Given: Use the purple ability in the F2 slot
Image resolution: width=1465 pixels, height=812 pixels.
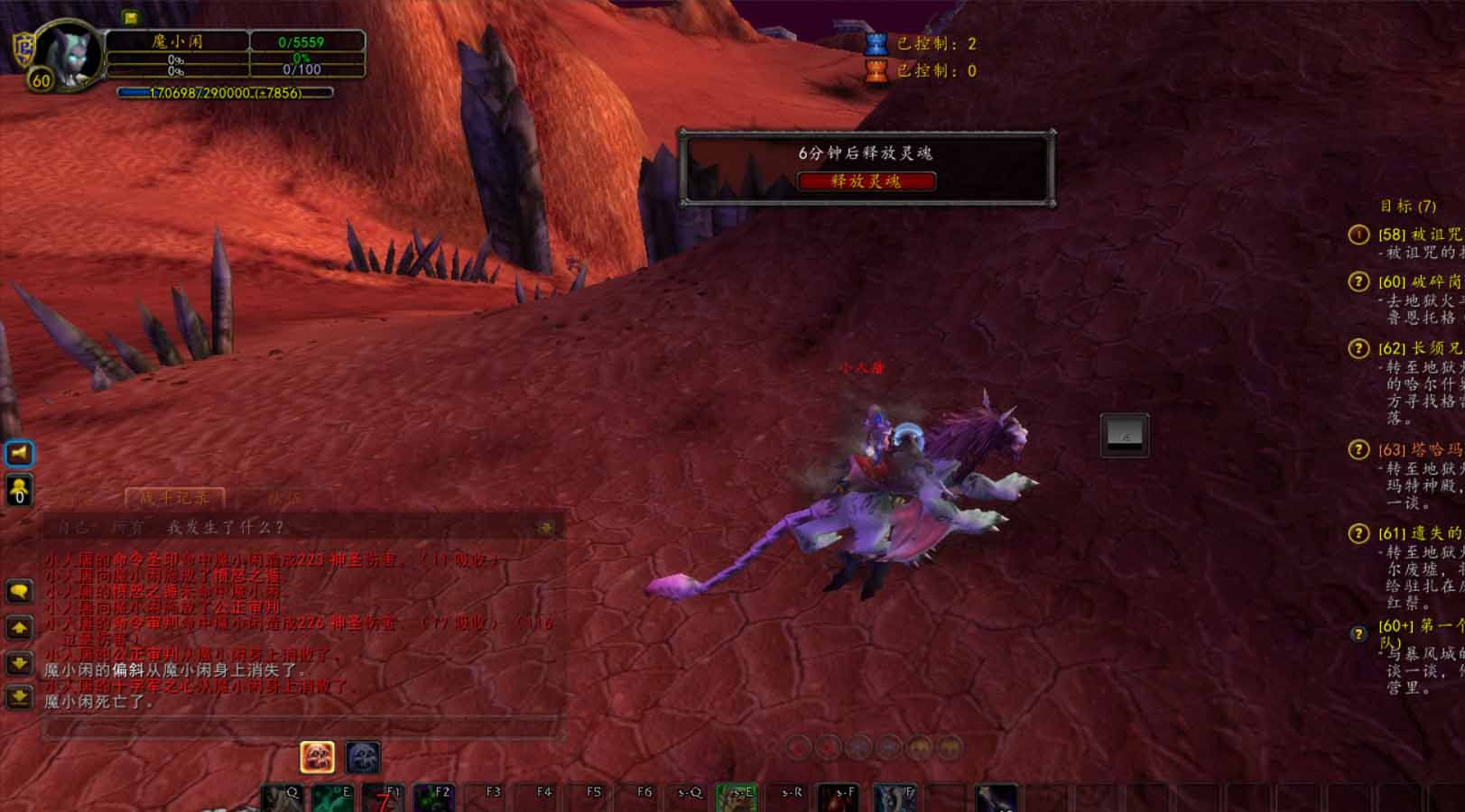Looking at the screenshot, I should click(x=433, y=798).
